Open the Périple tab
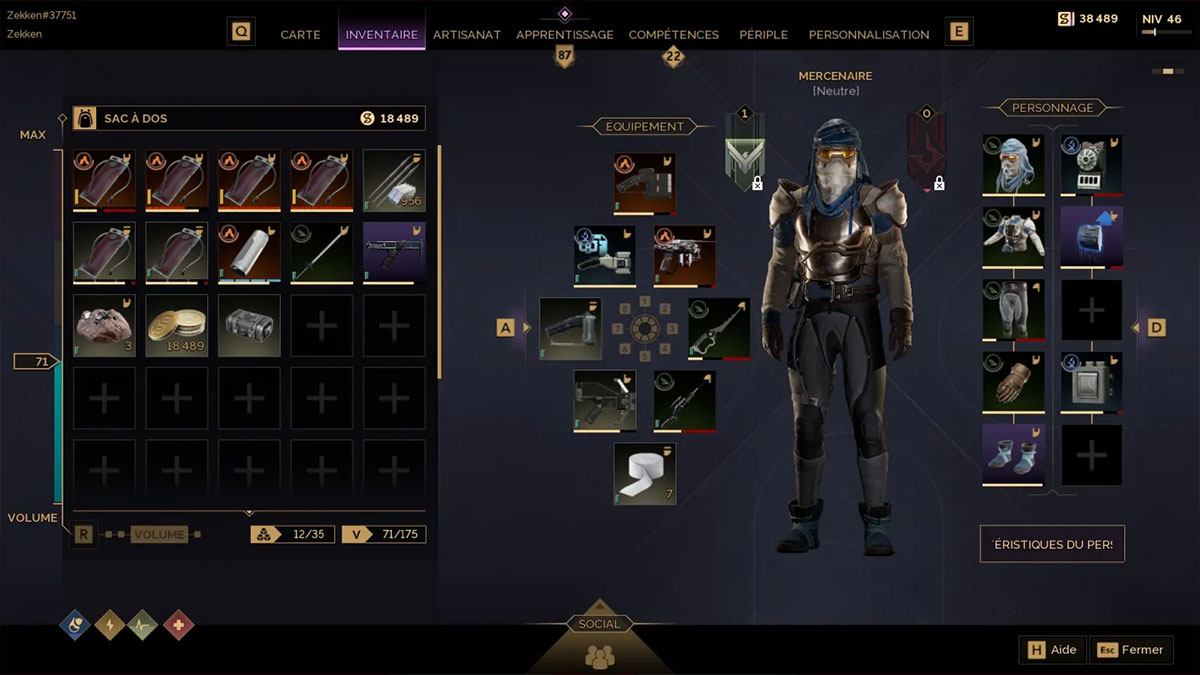The height and width of the screenshot is (675, 1200). tap(763, 34)
